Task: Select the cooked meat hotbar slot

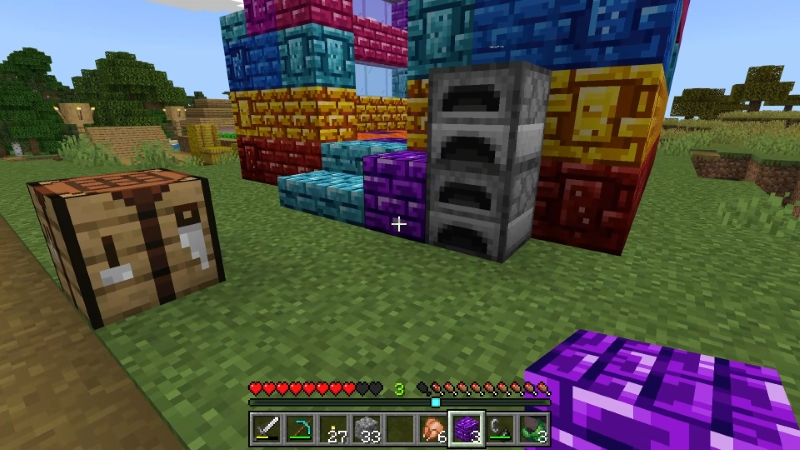Action: pyautogui.click(x=433, y=428)
